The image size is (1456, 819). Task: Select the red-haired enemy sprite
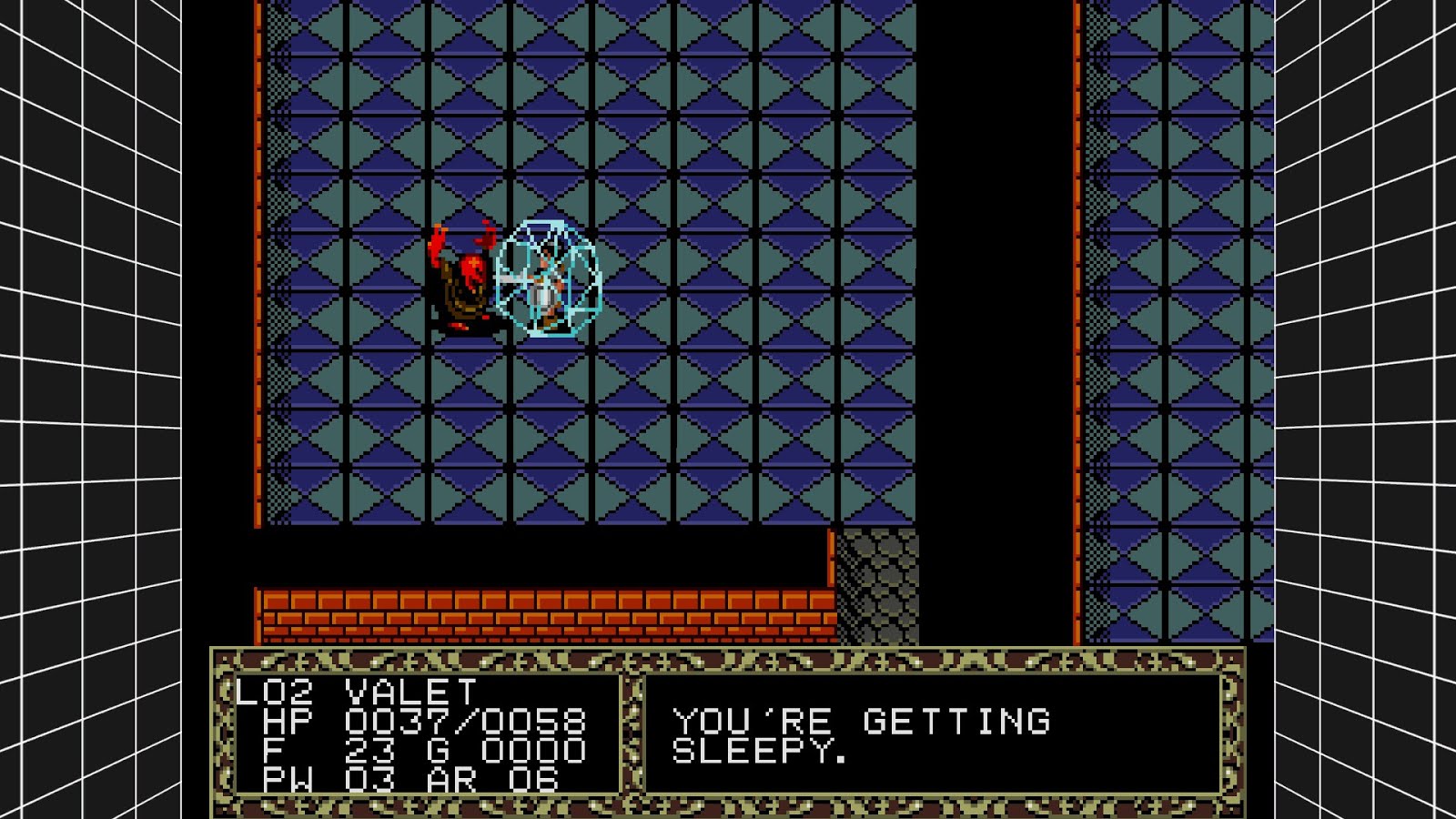[x=466, y=273]
